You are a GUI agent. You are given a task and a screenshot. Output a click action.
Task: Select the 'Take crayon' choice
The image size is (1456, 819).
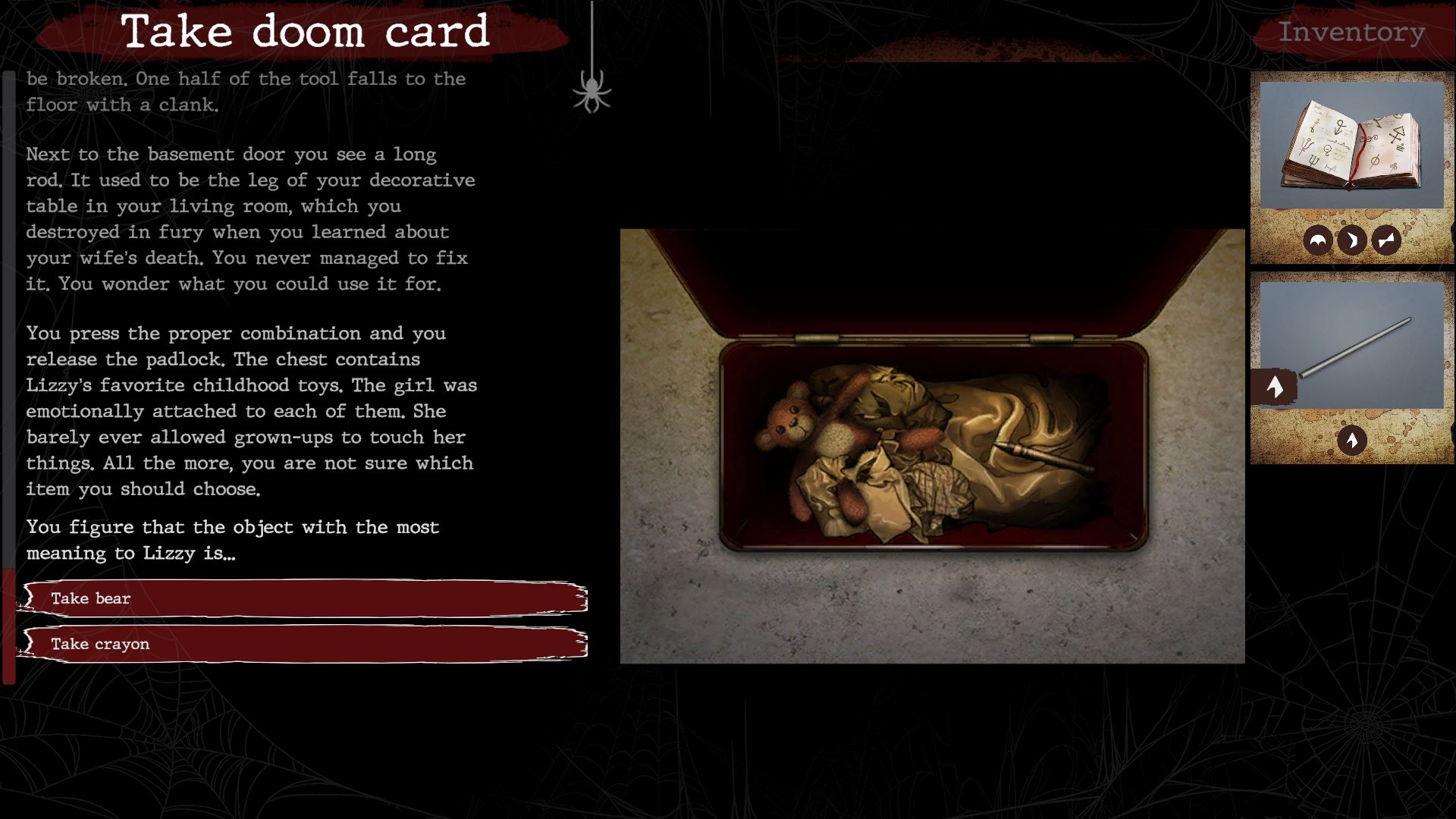point(303,644)
